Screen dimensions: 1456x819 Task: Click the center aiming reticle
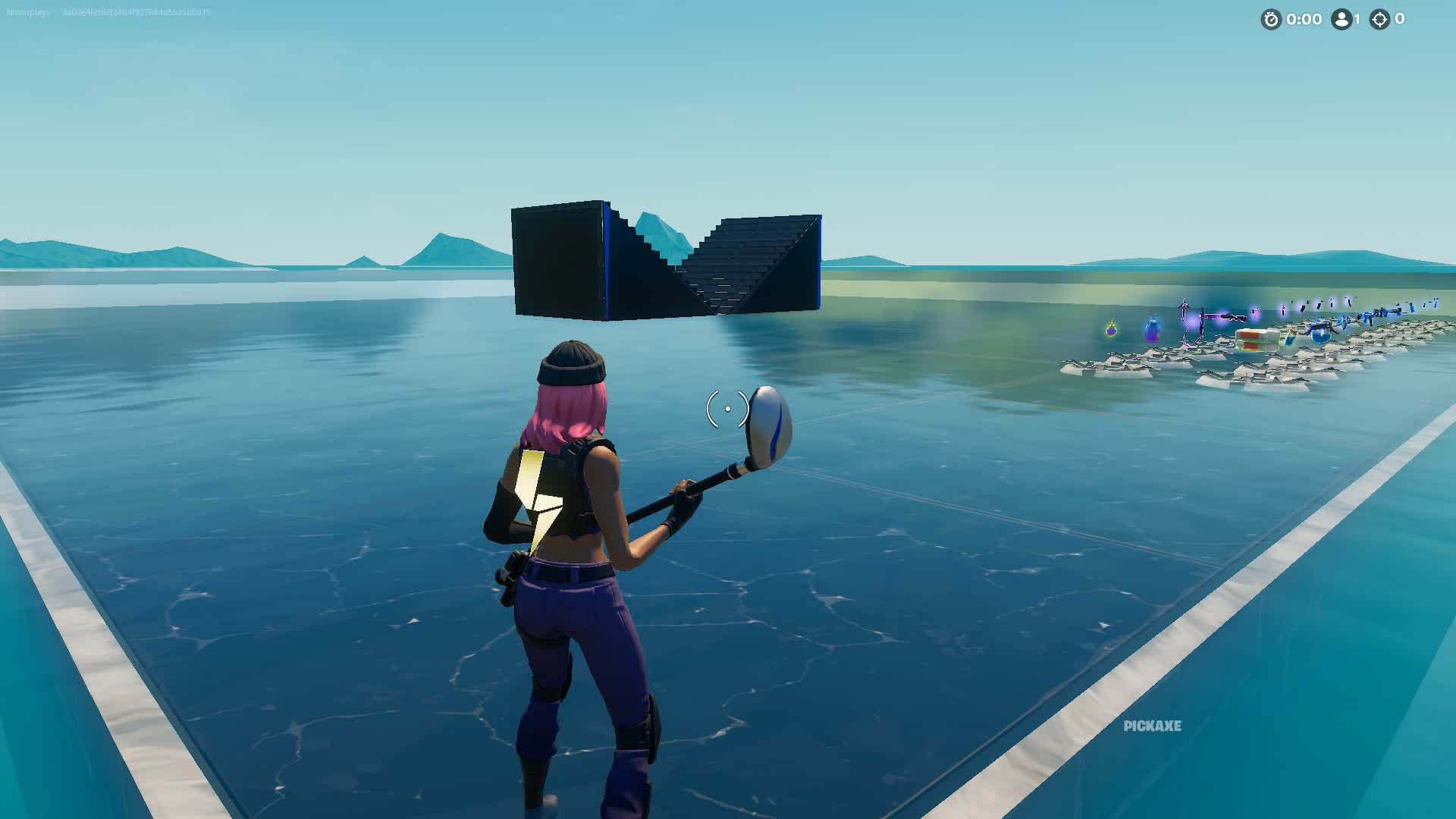726,408
